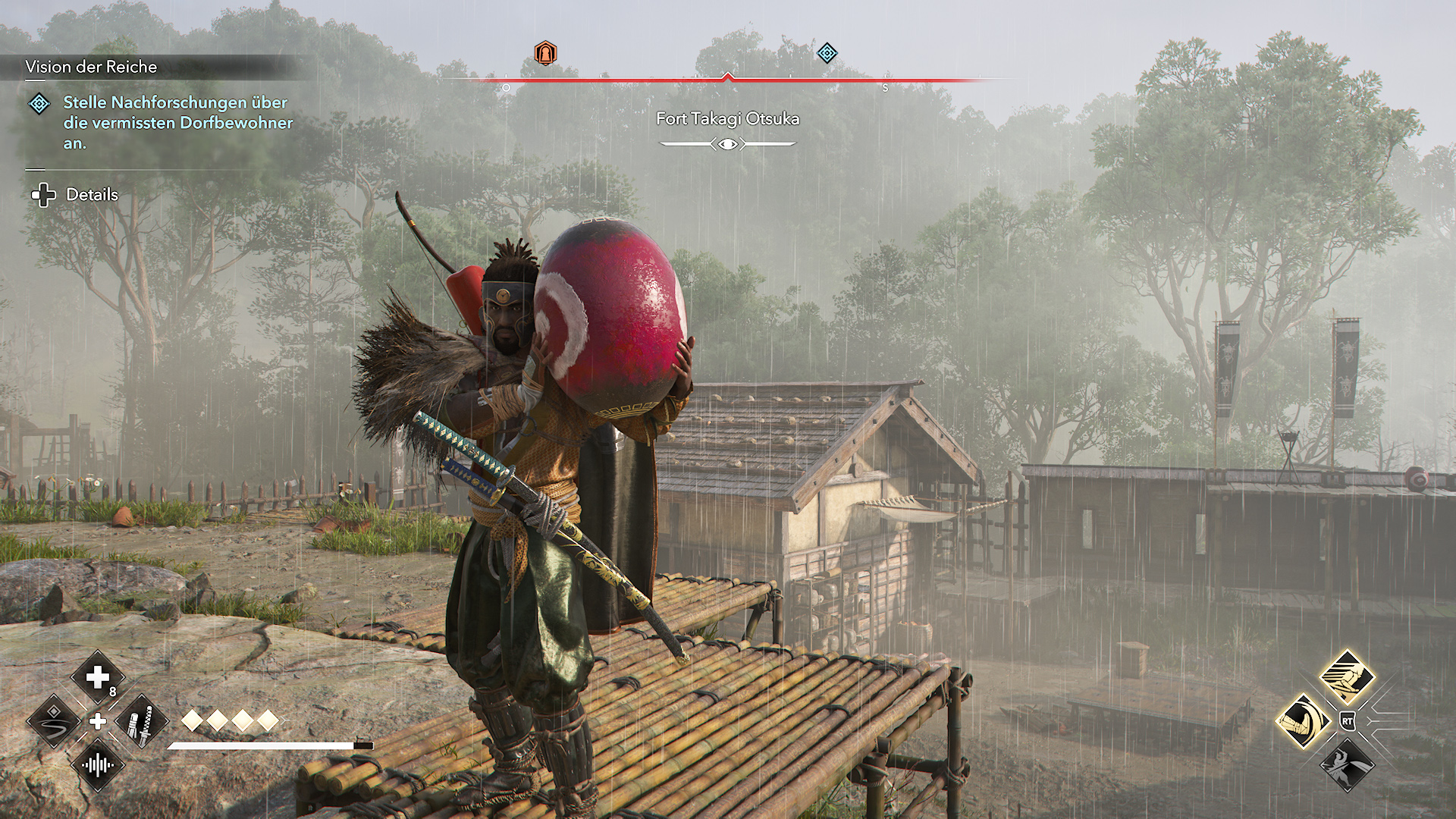
Task: Toggle the RT ability wheel prompt
Action: (1348, 720)
